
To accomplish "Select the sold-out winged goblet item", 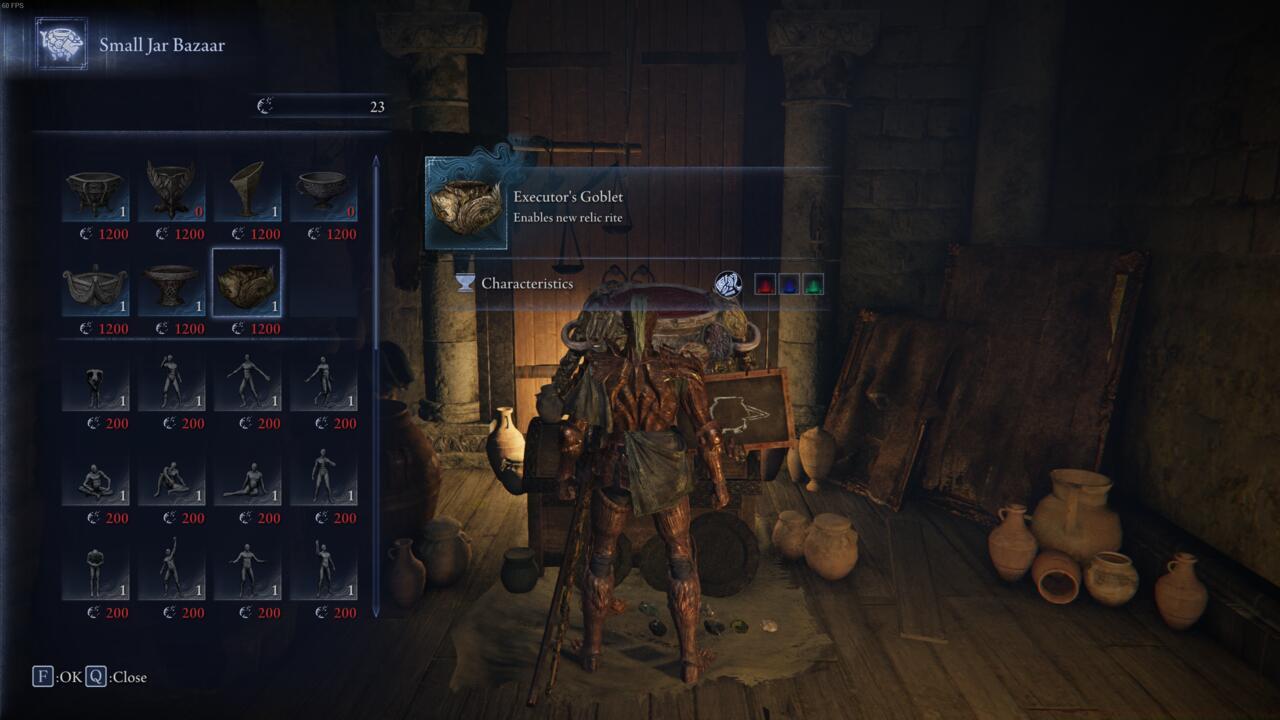I will [171, 190].
